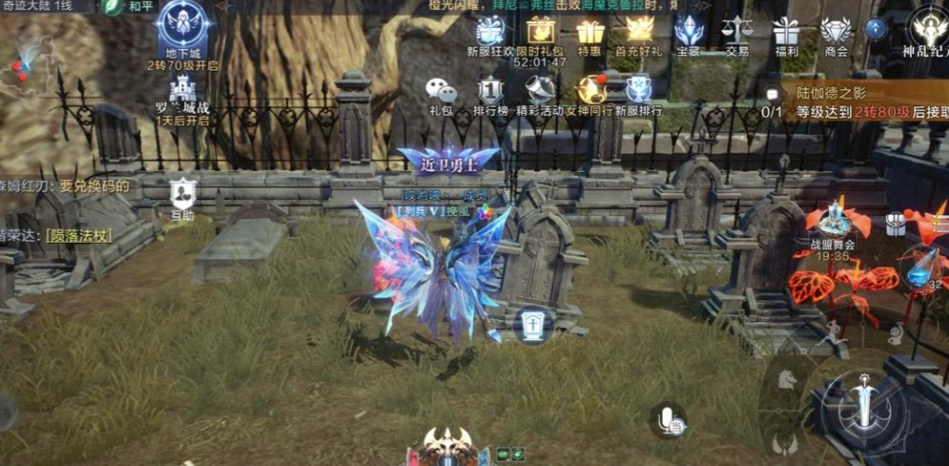Screen dimensions: 949x466
Task: Open the 限时礼包 limited-time gift pack
Action: point(541,32)
